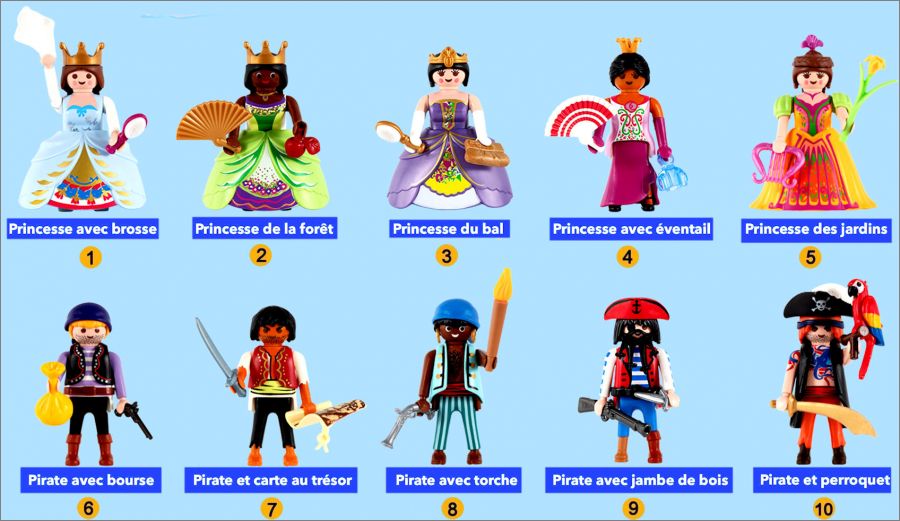900x521 pixels.
Task: Choose the Pirate avec bourse label
Action: 91,480
